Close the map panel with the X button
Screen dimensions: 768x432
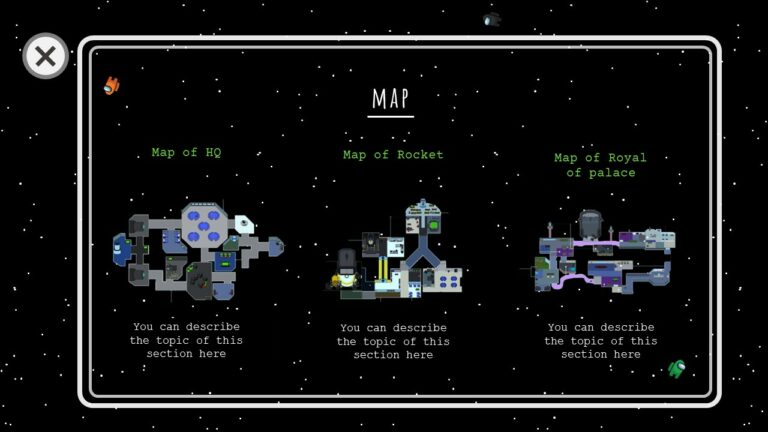[x=45, y=57]
